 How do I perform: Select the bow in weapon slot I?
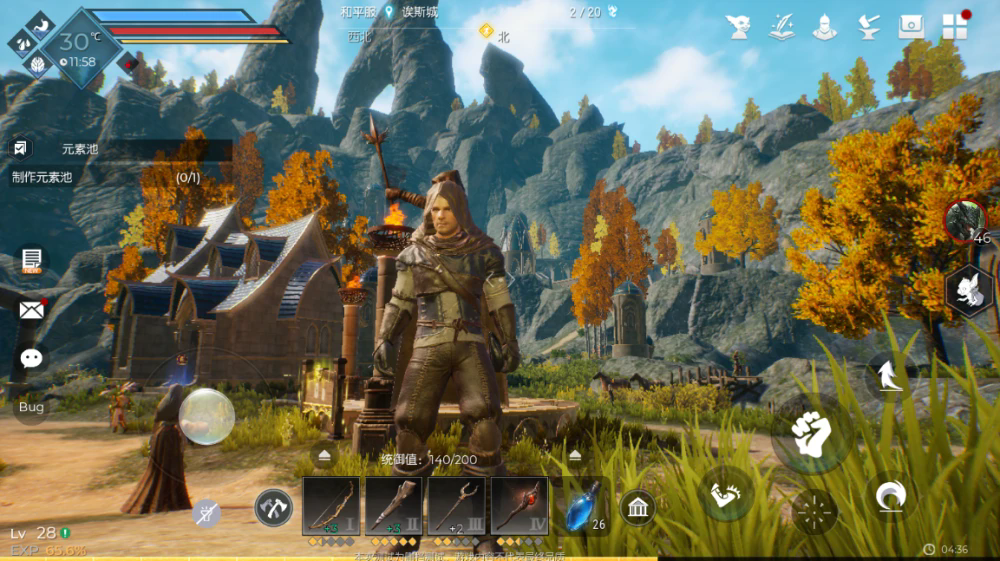(331, 506)
